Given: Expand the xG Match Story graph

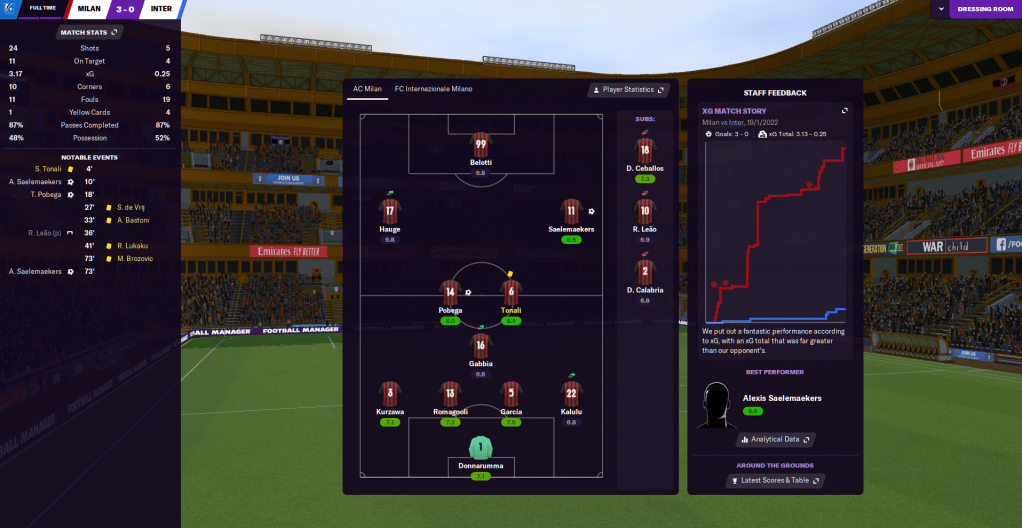Looking at the screenshot, I should pyautogui.click(x=845, y=111).
